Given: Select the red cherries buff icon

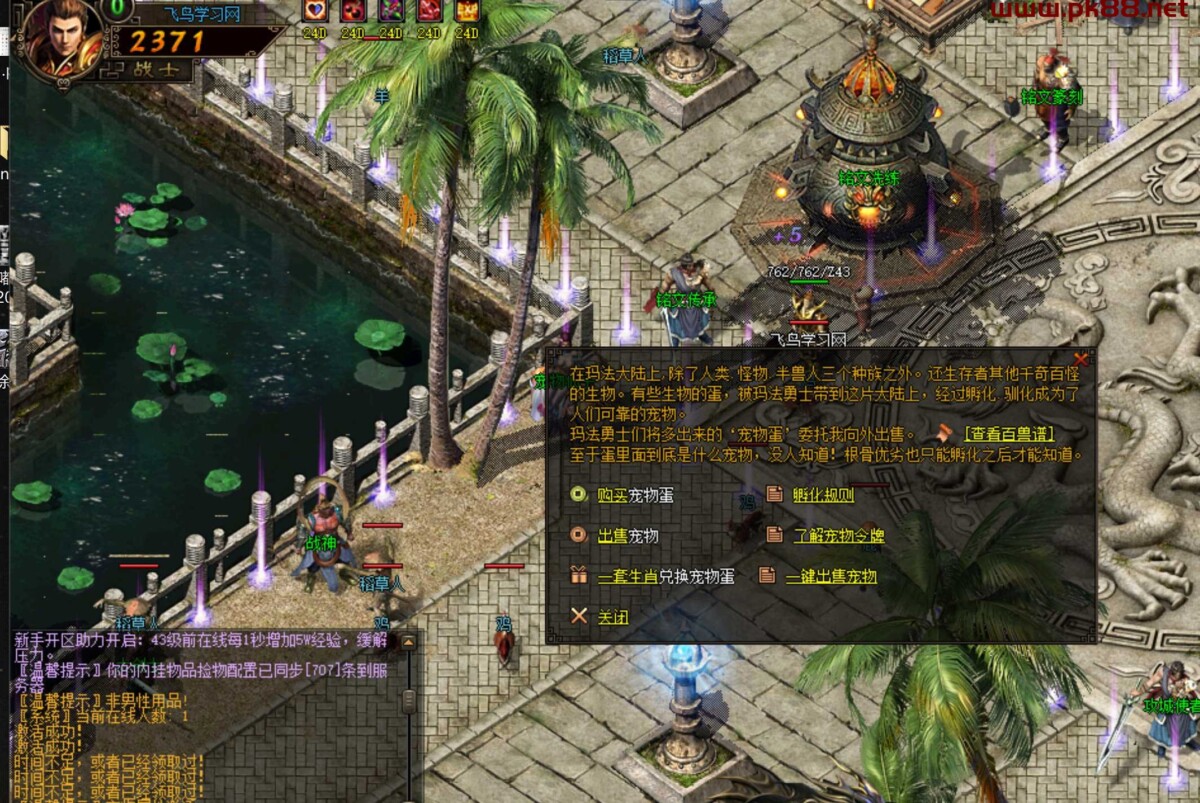Looking at the screenshot, I should click(353, 11).
